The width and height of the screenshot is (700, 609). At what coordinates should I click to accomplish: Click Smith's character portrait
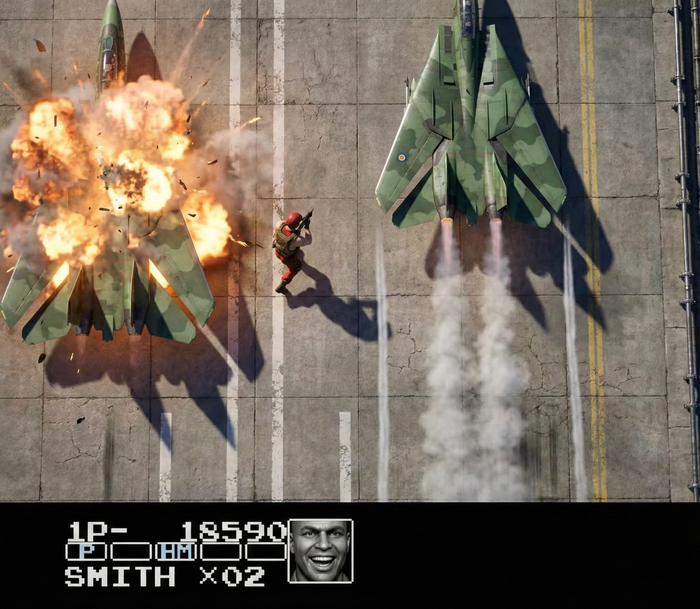[320, 551]
